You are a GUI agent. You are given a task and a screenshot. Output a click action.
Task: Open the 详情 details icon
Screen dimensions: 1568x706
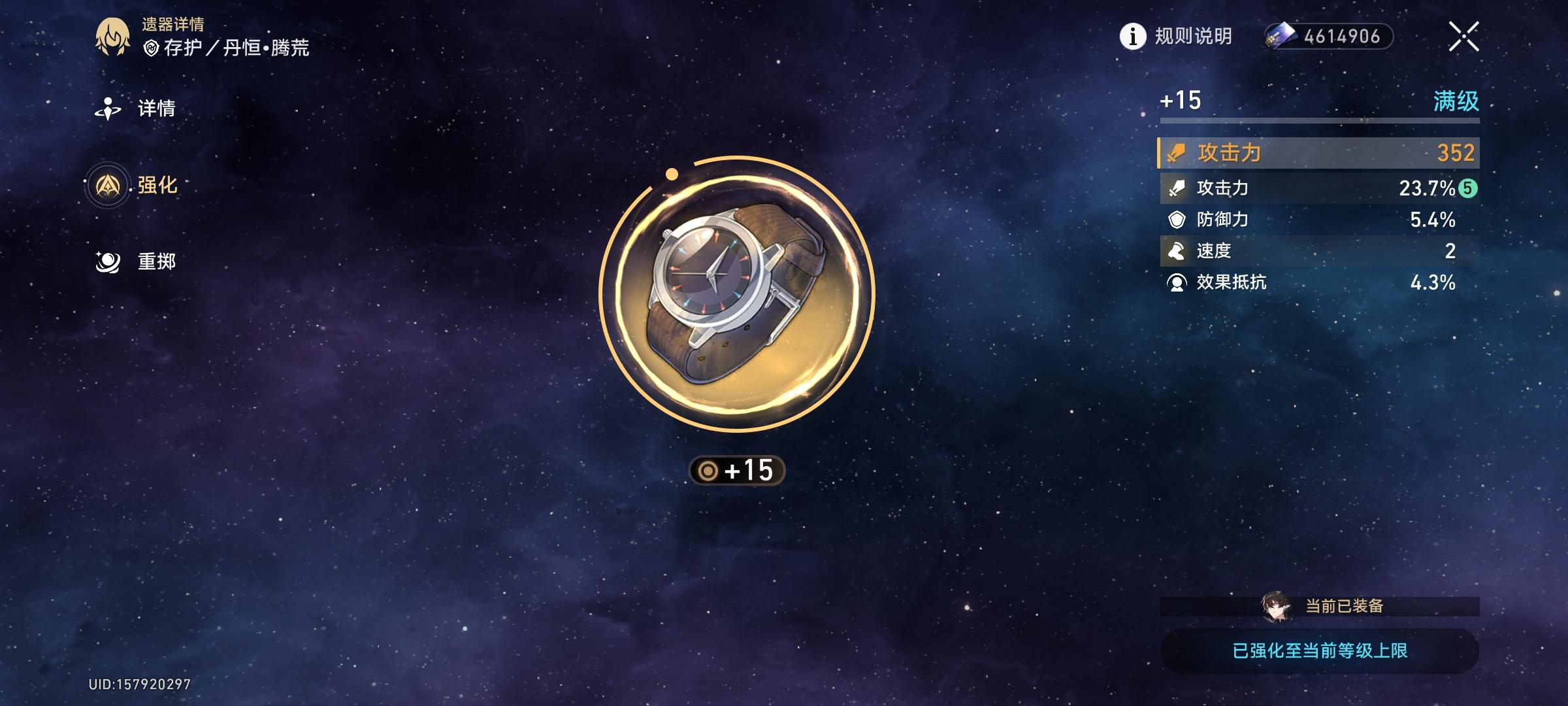109,109
